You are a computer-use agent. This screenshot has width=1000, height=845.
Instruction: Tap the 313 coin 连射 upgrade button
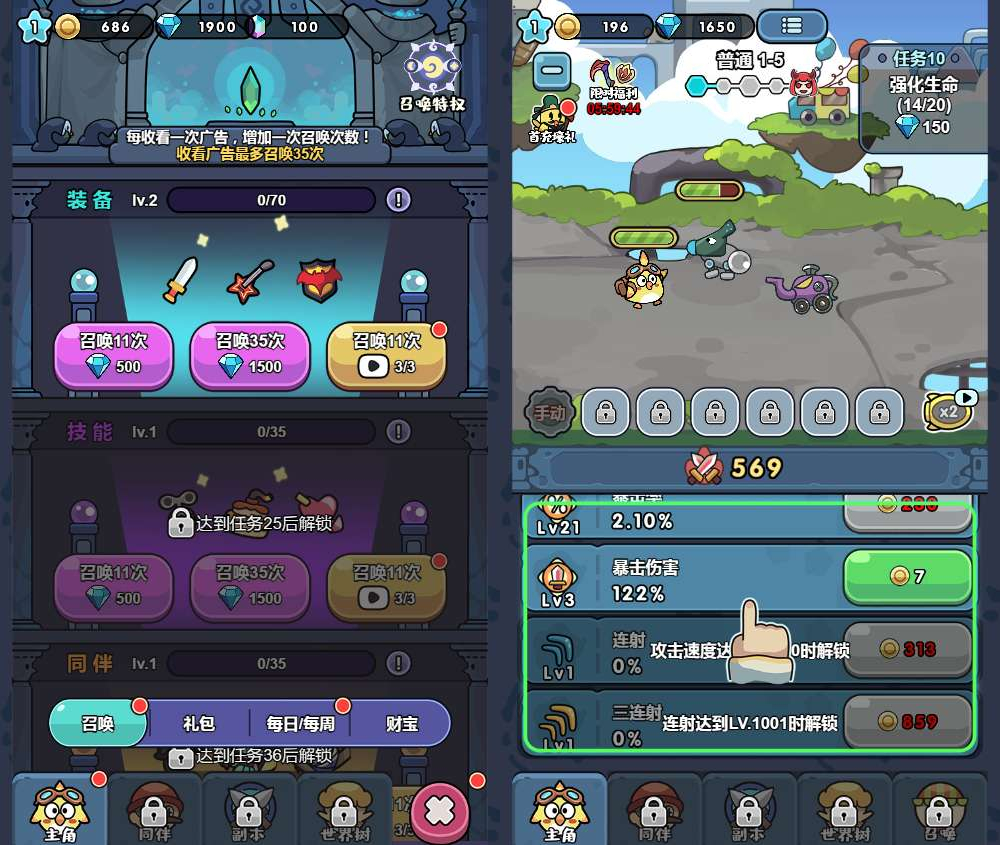[x=907, y=649]
